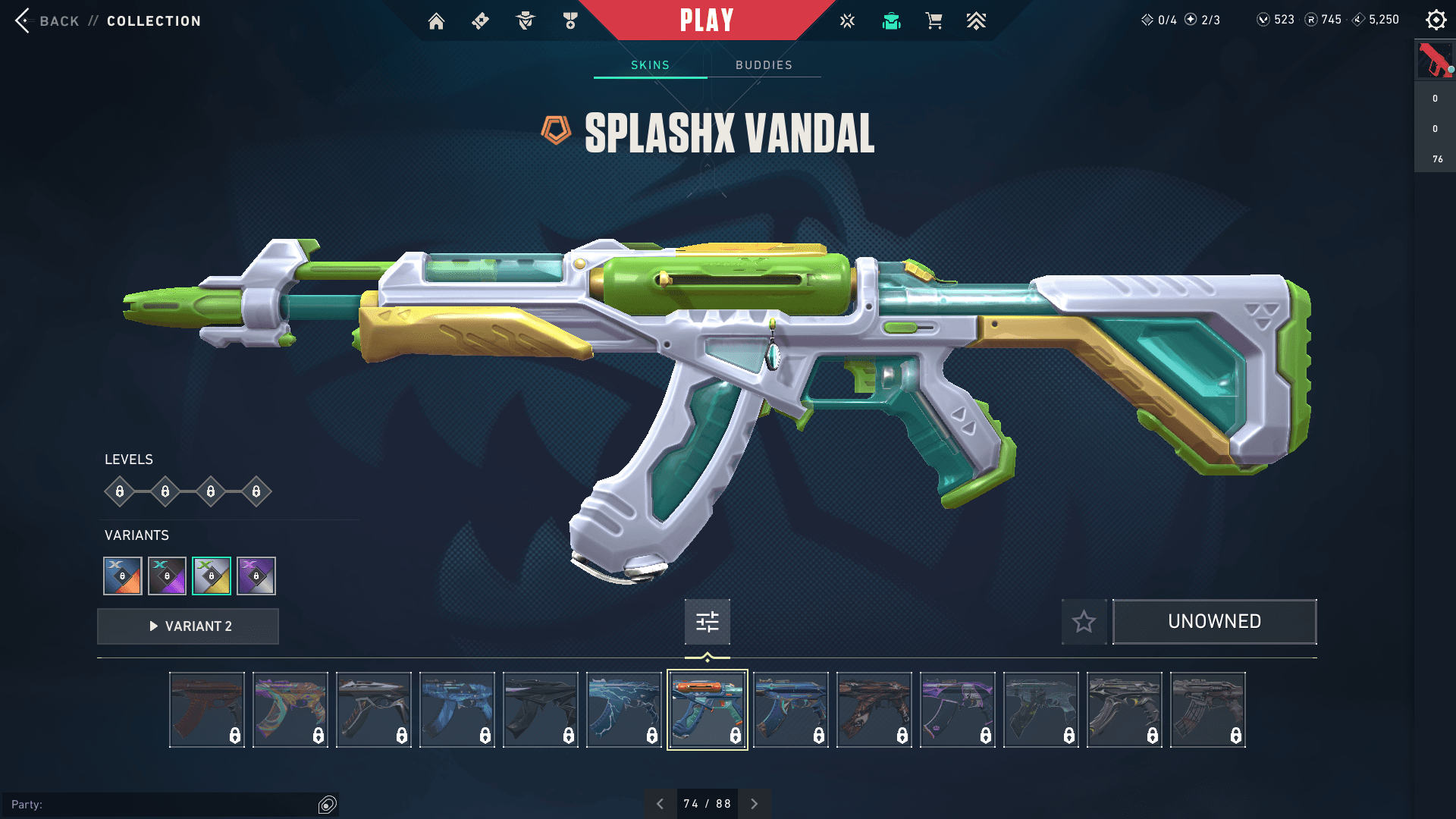The height and width of the screenshot is (819, 1456).
Task: Open the Battlepass ticket icon
Action: [x=479, y=20]
